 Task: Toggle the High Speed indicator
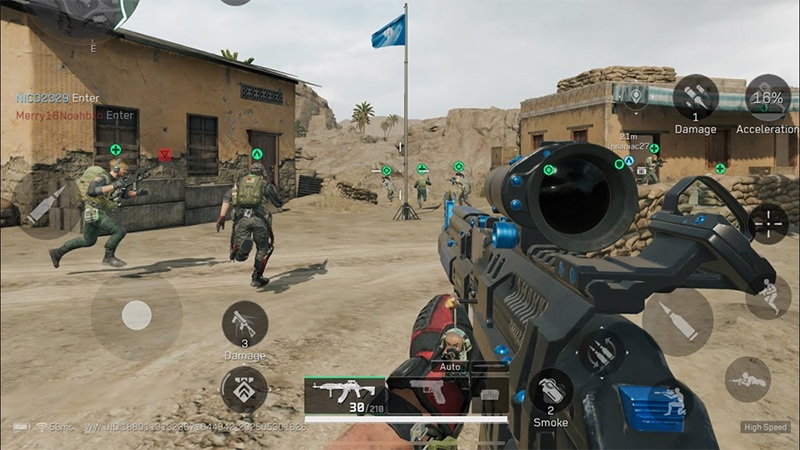pos(765,427)
